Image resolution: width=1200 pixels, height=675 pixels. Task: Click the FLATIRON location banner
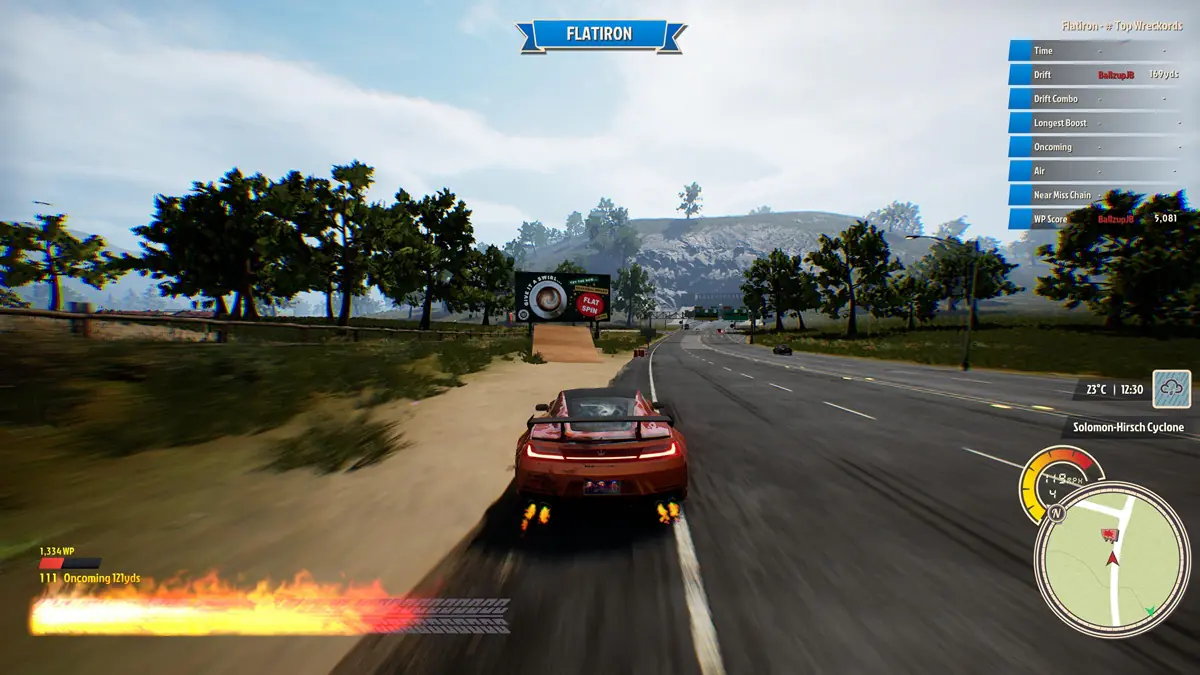[601, 35]
